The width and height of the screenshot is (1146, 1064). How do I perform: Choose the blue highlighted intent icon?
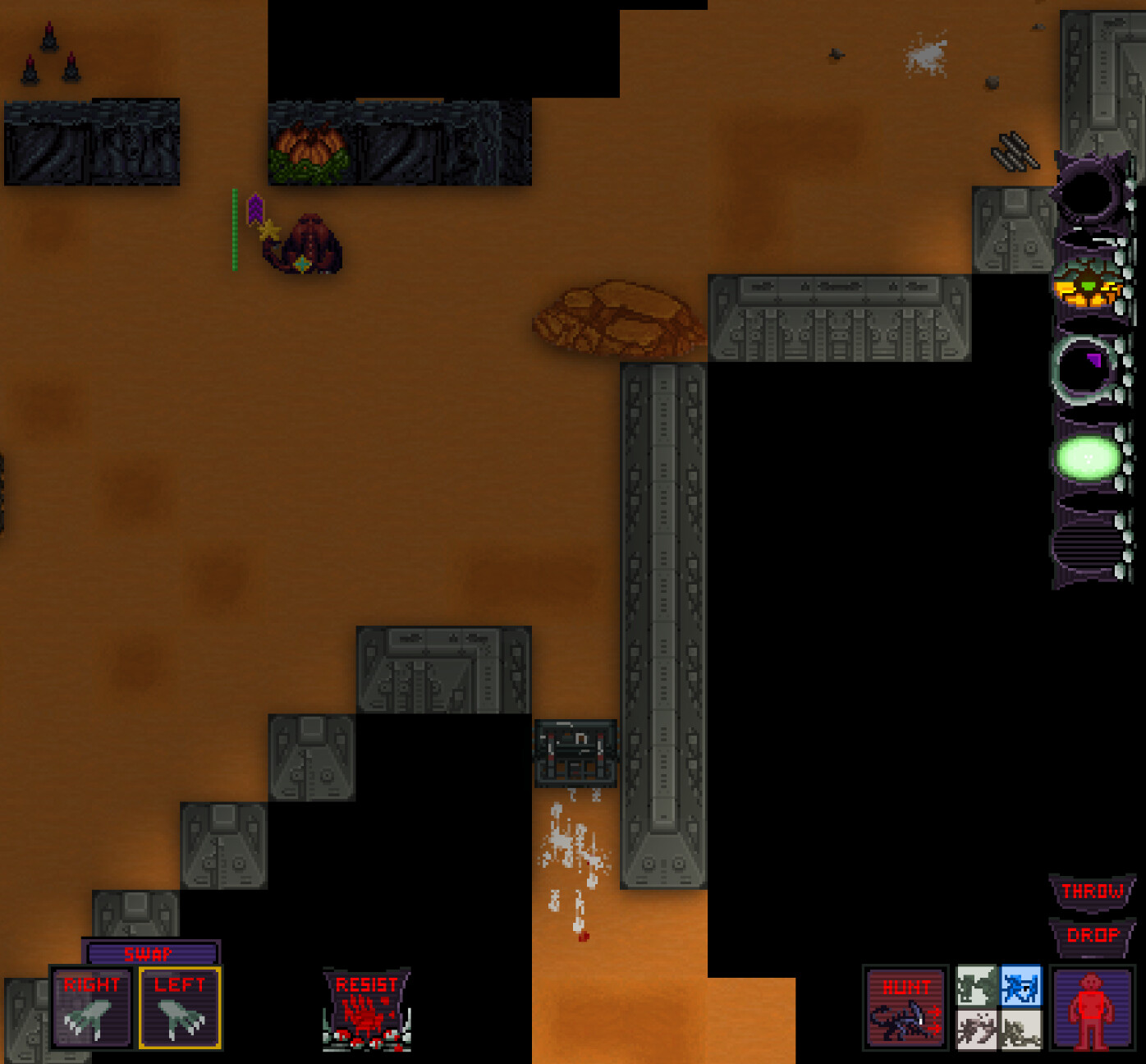tap(1020, 986)
